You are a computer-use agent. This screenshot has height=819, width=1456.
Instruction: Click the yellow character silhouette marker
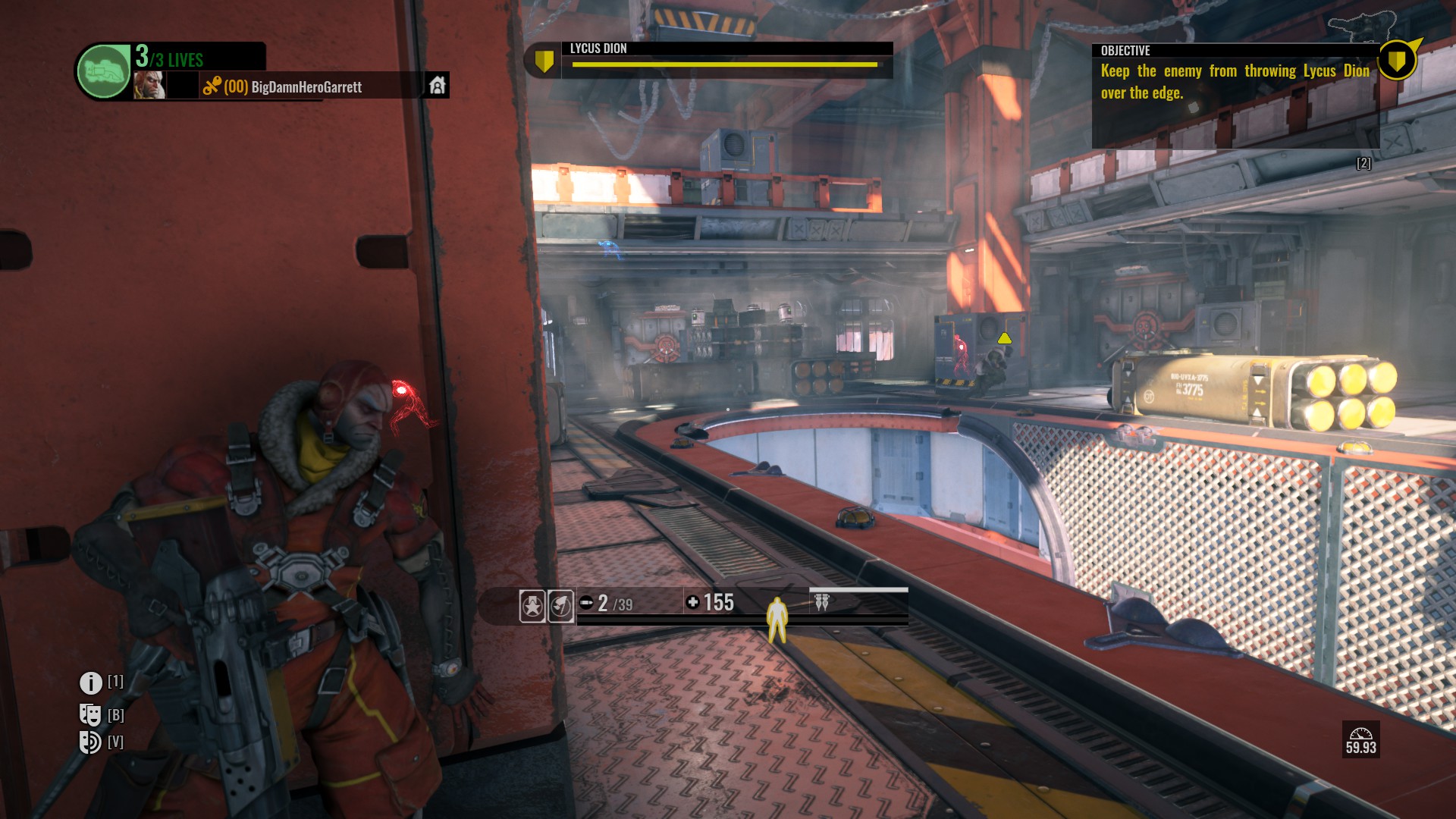point(777,619)
